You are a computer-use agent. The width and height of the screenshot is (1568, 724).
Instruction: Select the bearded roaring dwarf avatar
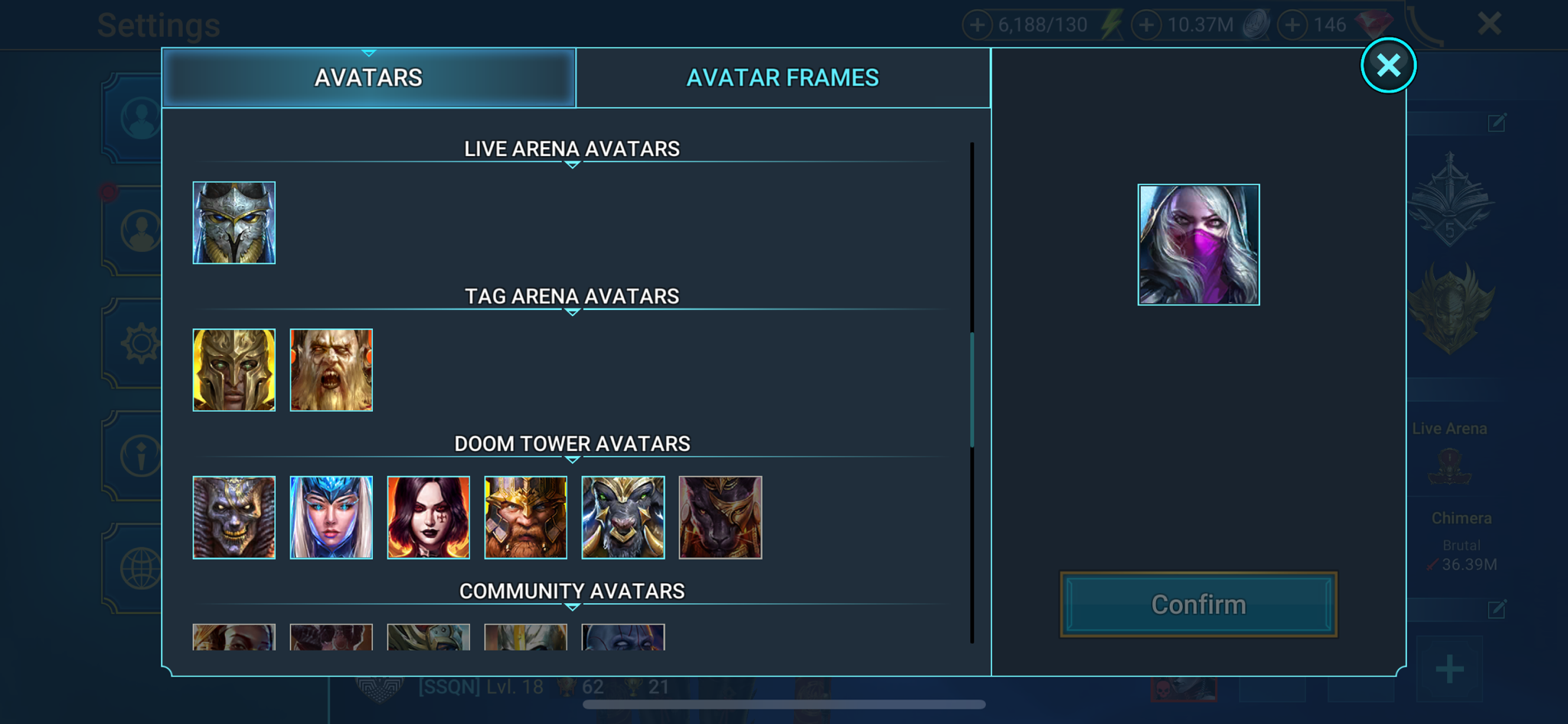pos(332,370)
